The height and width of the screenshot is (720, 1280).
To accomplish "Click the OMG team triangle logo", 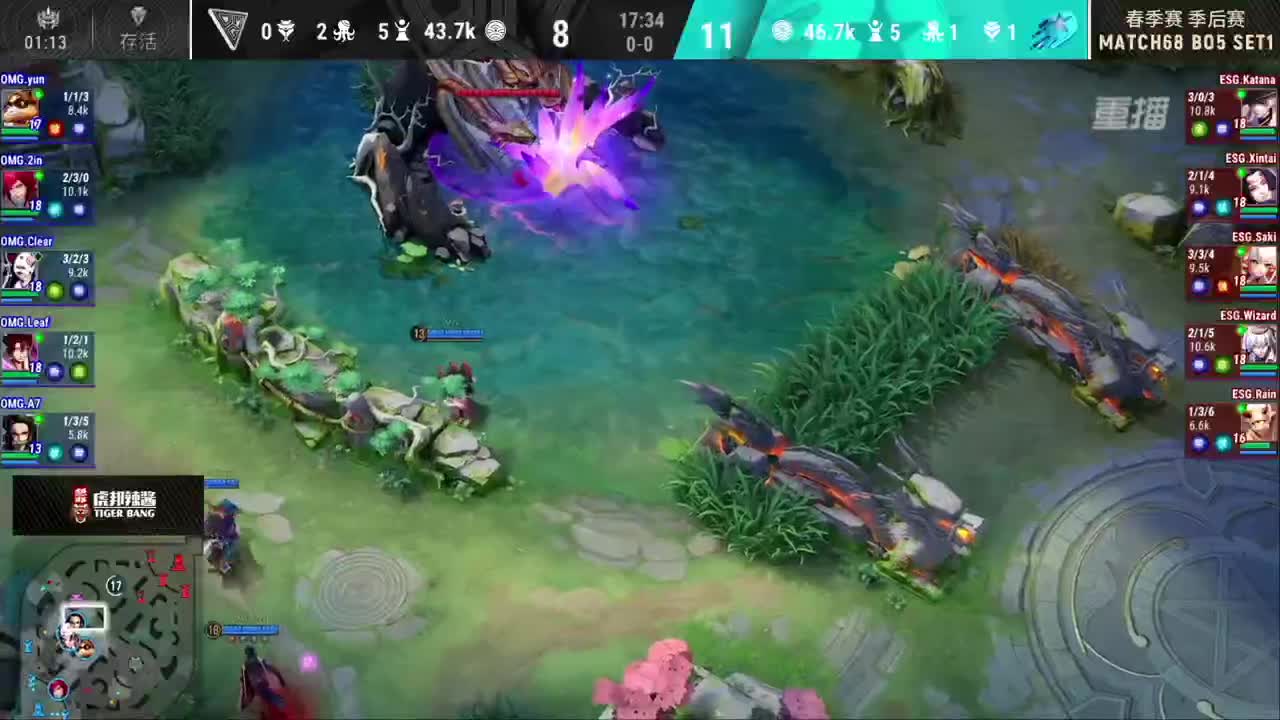I will pyautogui.click(x=228, y=30).
